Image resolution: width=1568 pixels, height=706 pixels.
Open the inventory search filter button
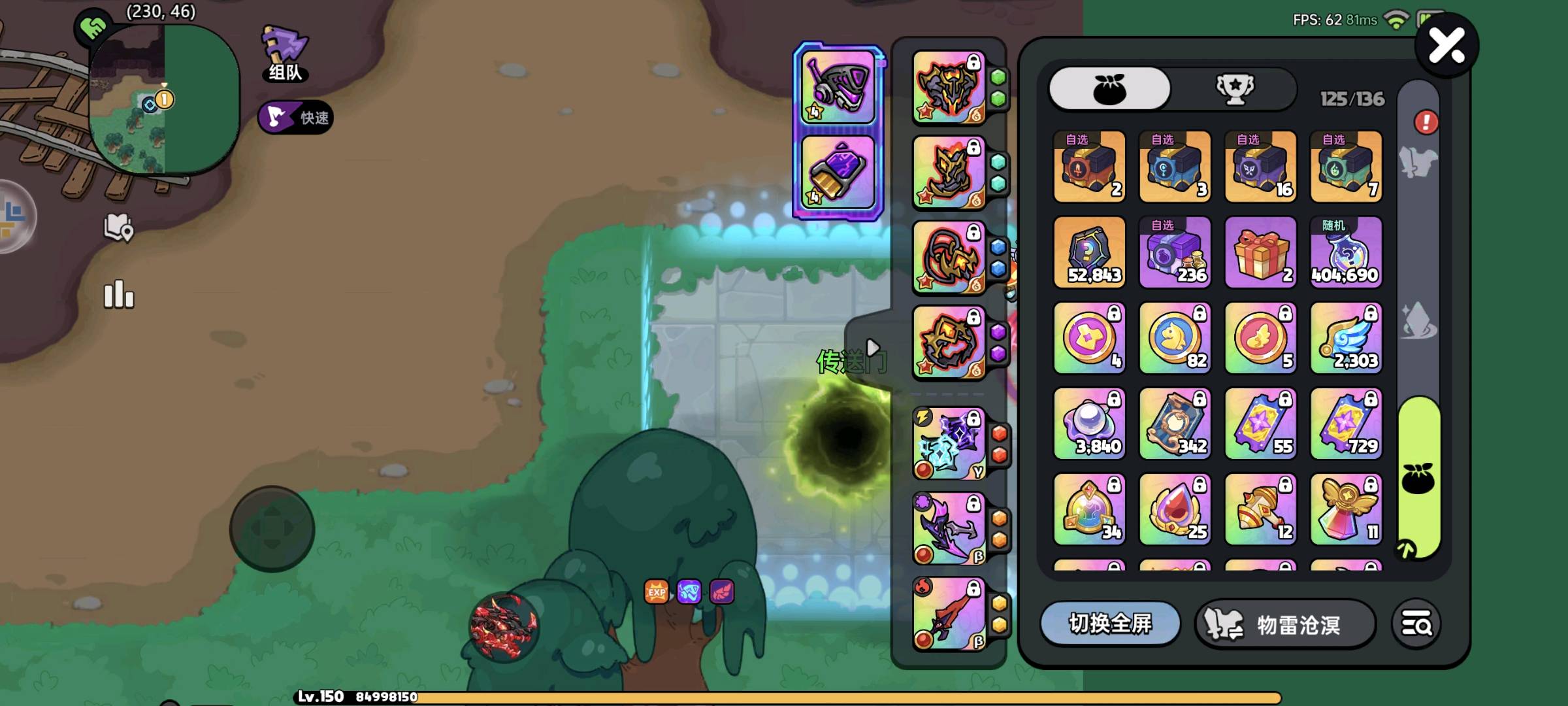(1416, 624)
